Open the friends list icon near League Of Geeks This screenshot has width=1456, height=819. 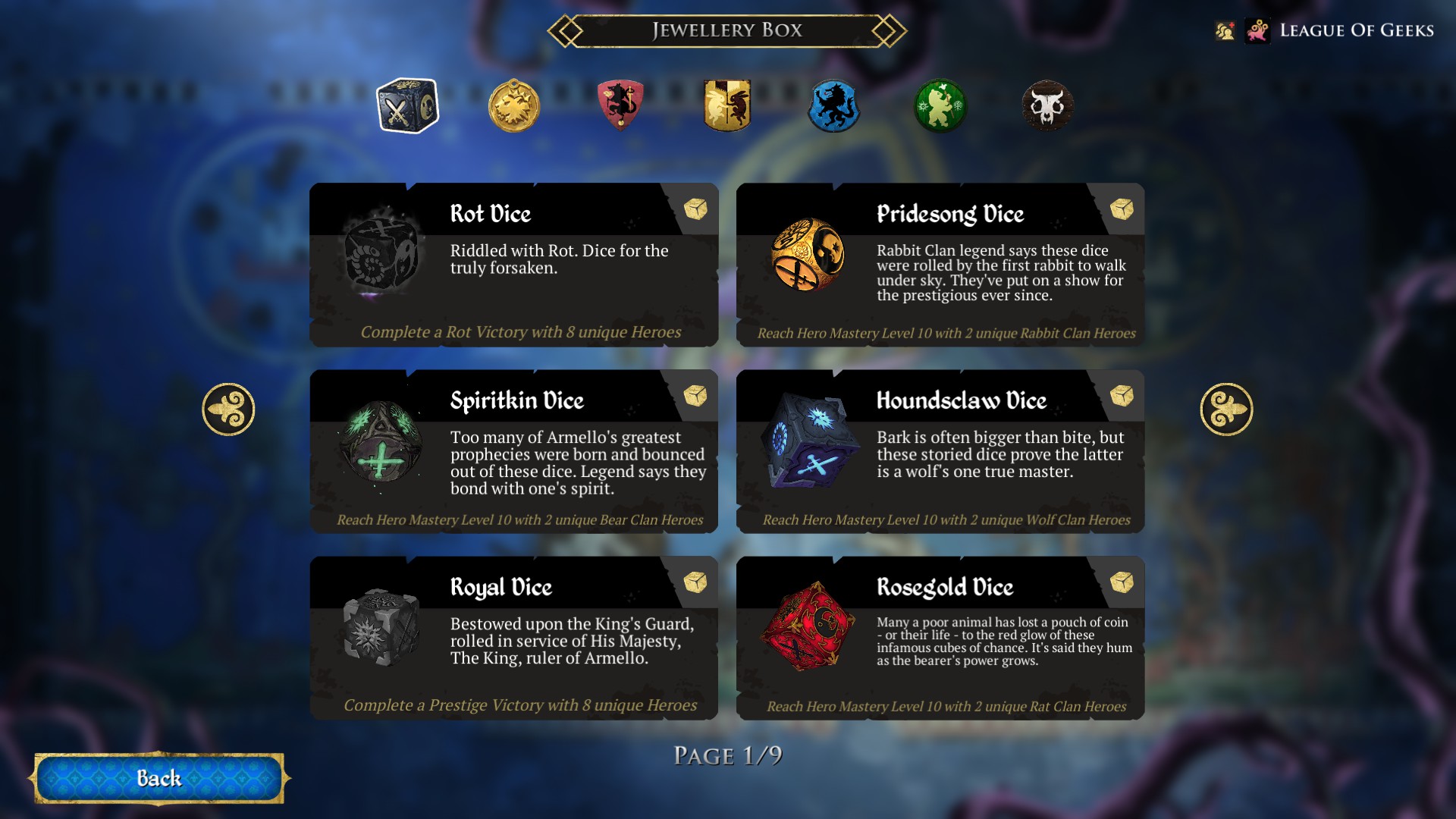click(x=1225, y=30)
